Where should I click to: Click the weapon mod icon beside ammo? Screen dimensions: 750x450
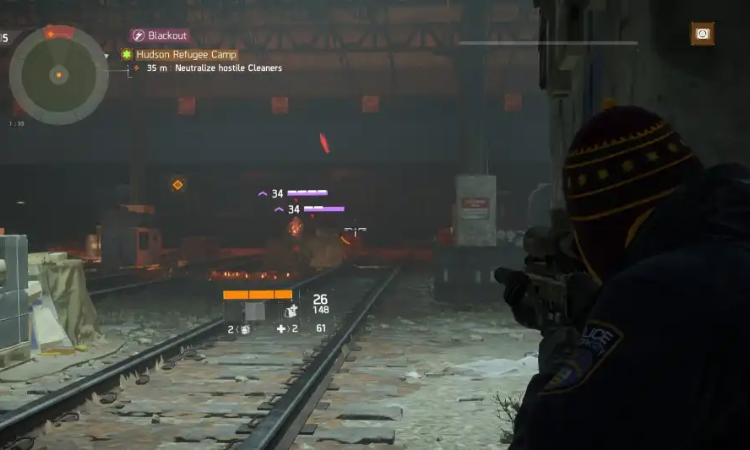pos(291,311)
